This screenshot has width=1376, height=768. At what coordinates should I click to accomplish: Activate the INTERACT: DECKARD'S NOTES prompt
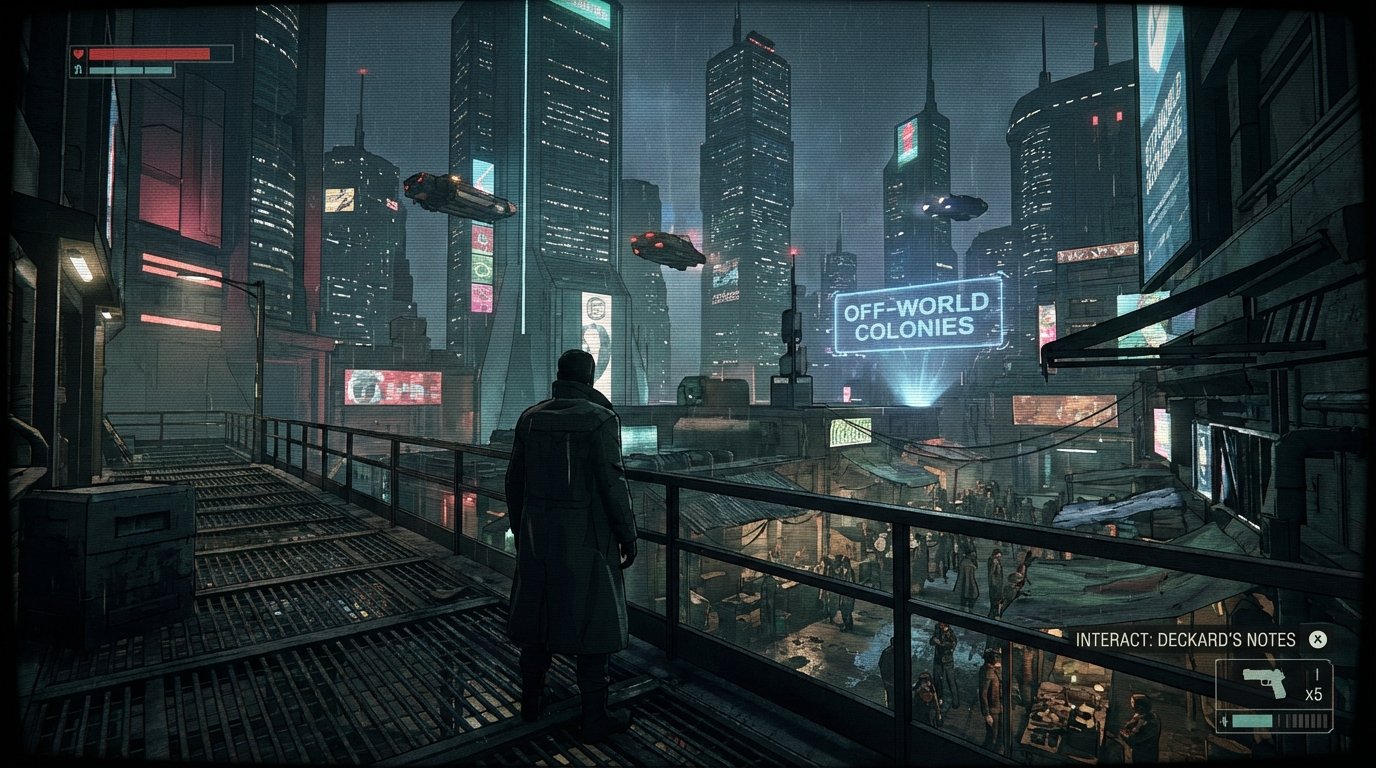1184,639
